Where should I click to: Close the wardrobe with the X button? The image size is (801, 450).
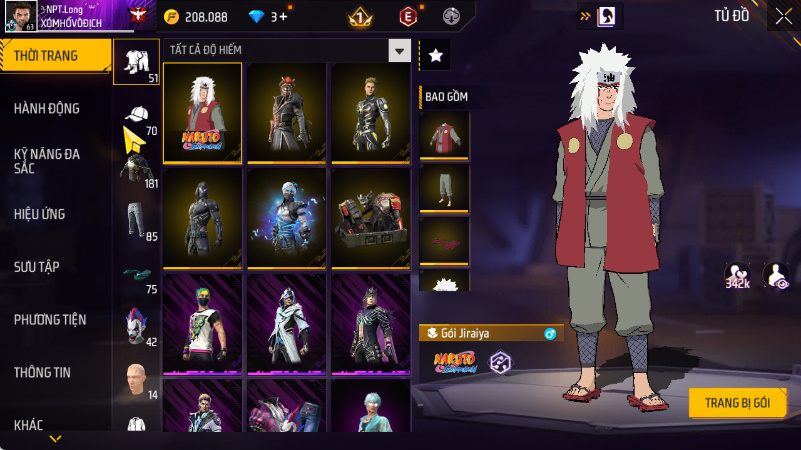click(x=782, y=16)
